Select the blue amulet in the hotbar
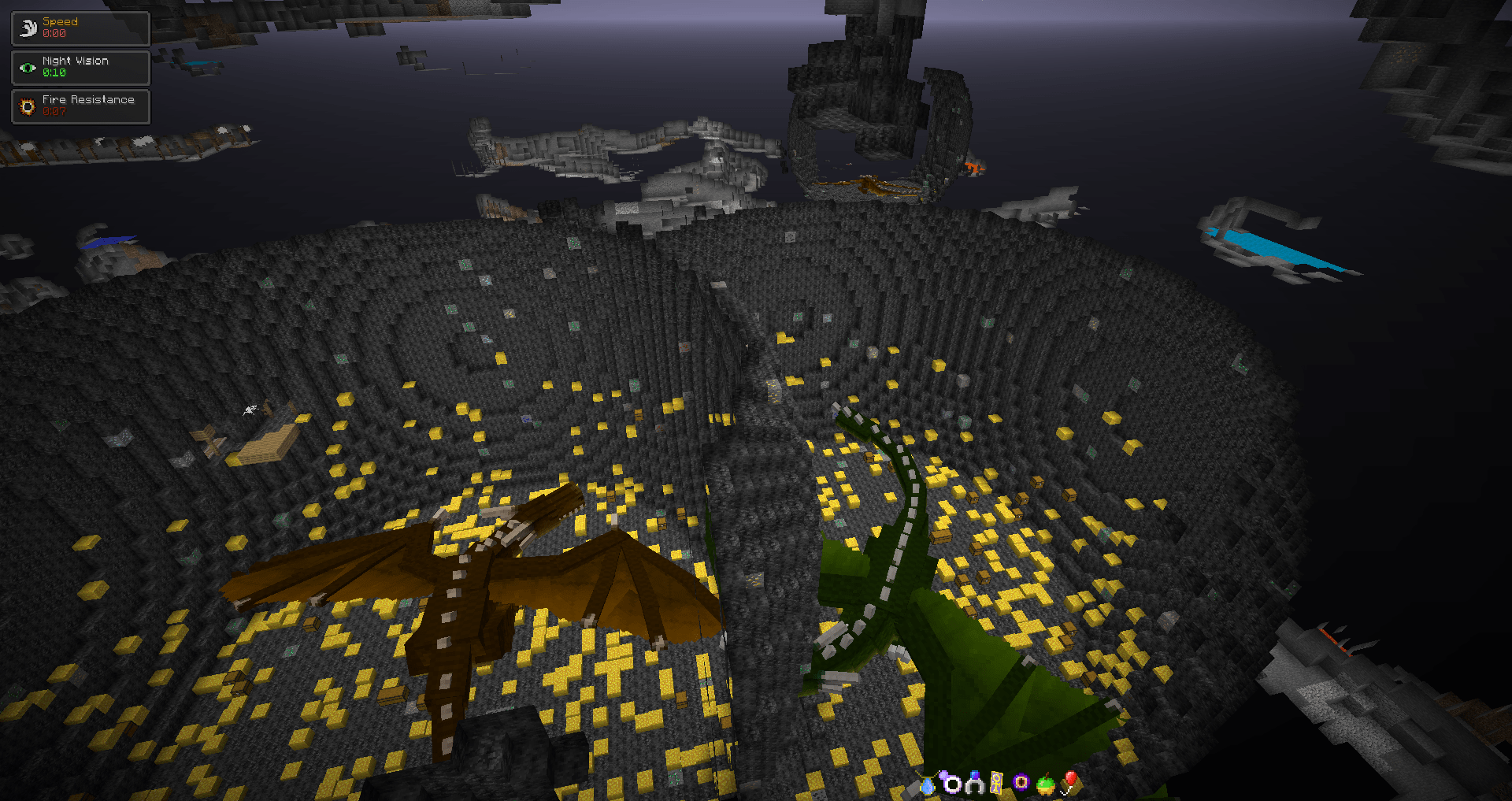 [x=928, y=785]
